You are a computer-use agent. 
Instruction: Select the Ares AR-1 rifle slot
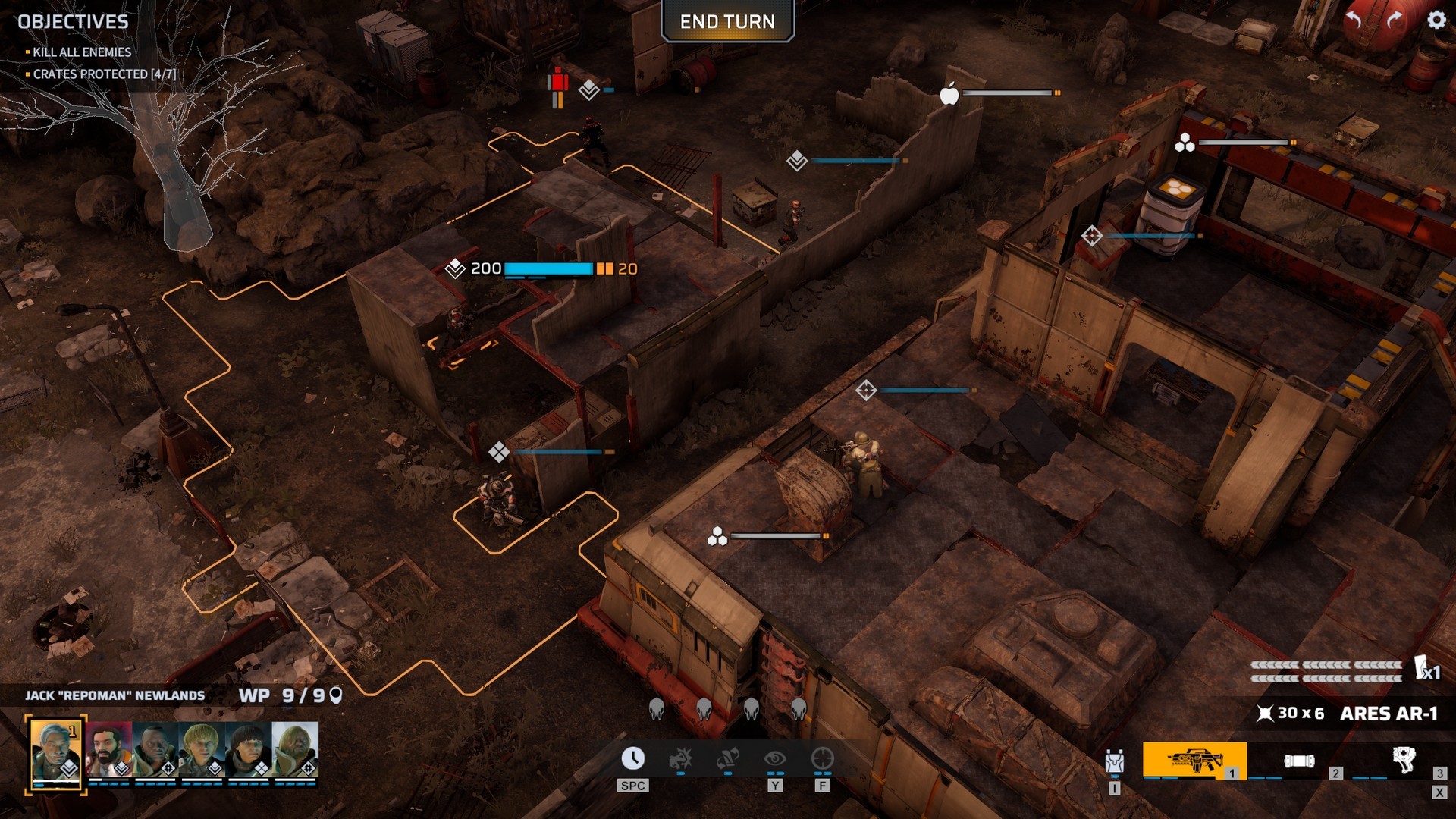point(1194,761)
